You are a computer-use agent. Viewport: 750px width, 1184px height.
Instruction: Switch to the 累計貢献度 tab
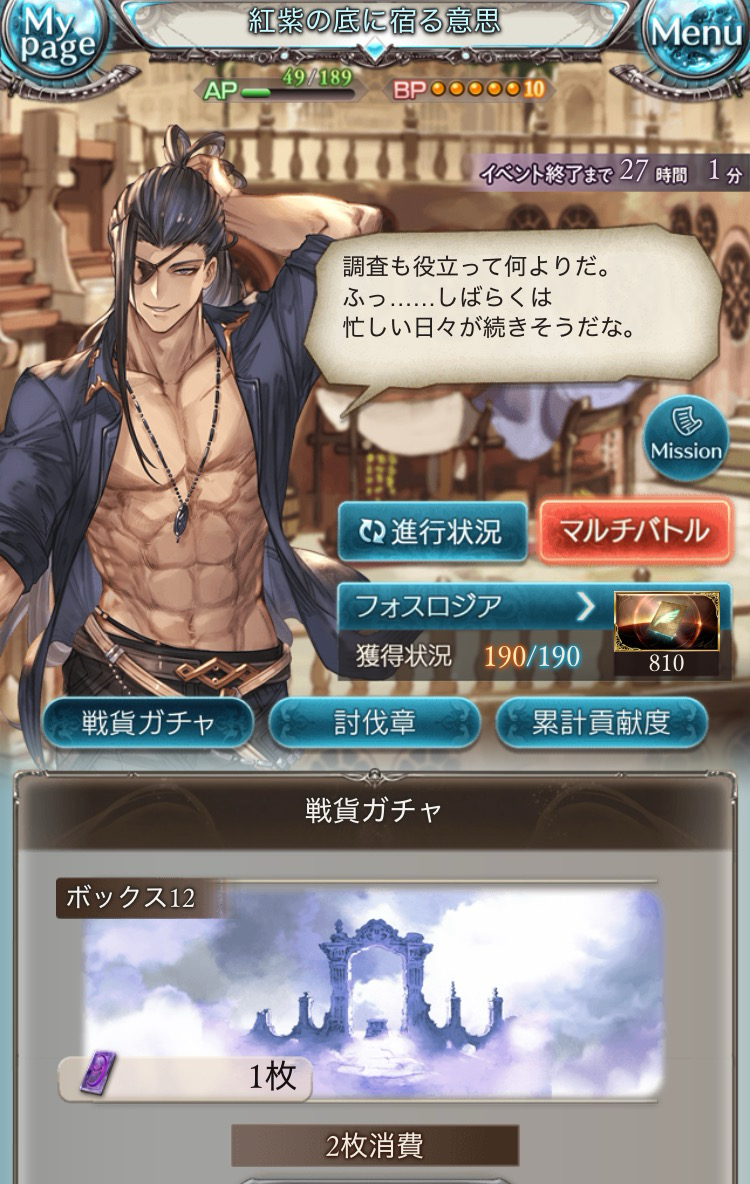click(x=601, y=724)
